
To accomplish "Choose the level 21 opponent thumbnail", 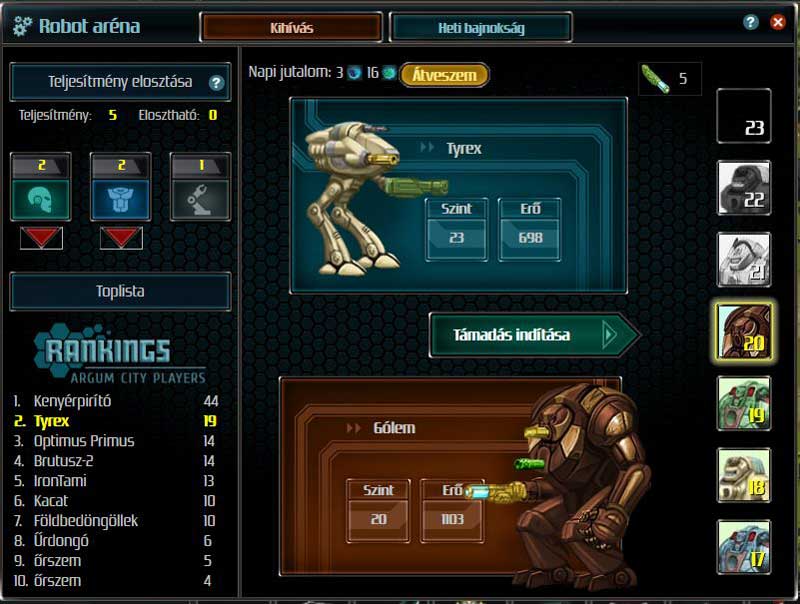I will tap(744, 259).
